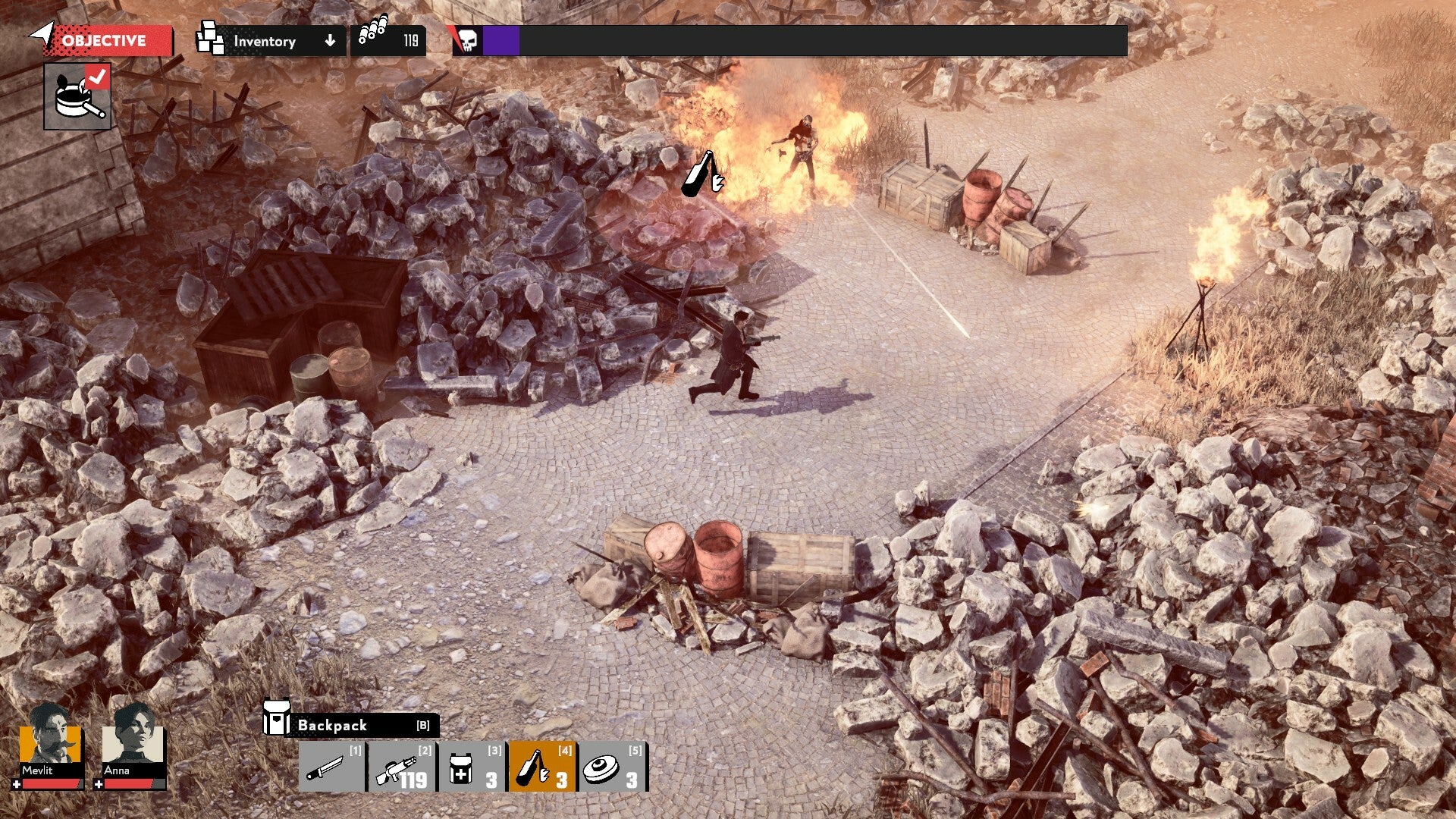Click the completed pot objective icon
Viewport: 1456px width, 819px height.
[x=77, y=96]
